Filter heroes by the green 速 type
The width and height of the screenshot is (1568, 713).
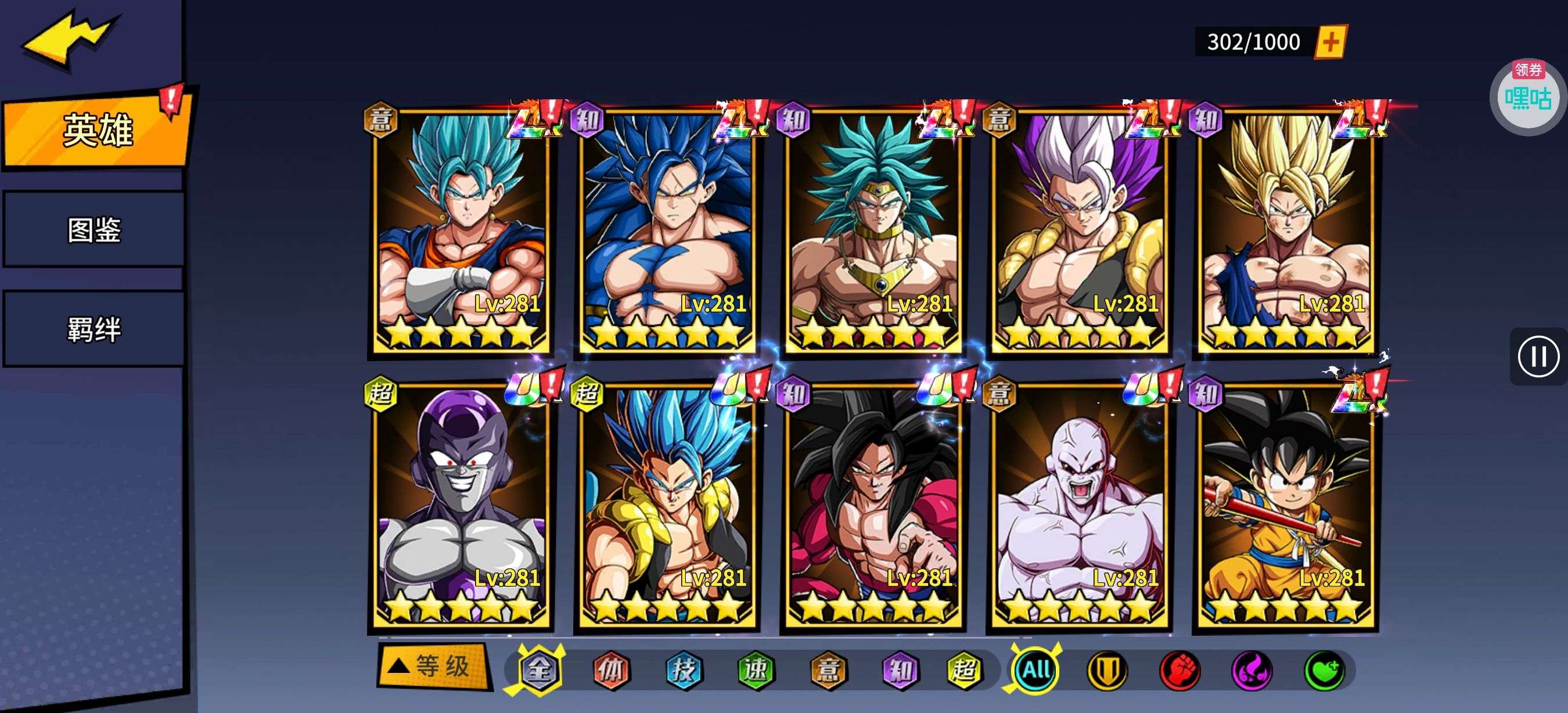coord(756,671)
